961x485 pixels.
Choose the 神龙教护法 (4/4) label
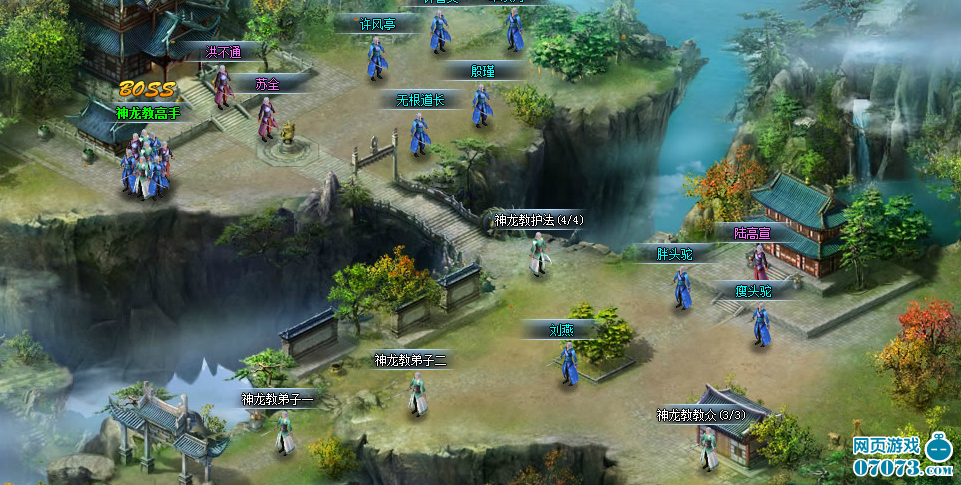tap(538, 220)
